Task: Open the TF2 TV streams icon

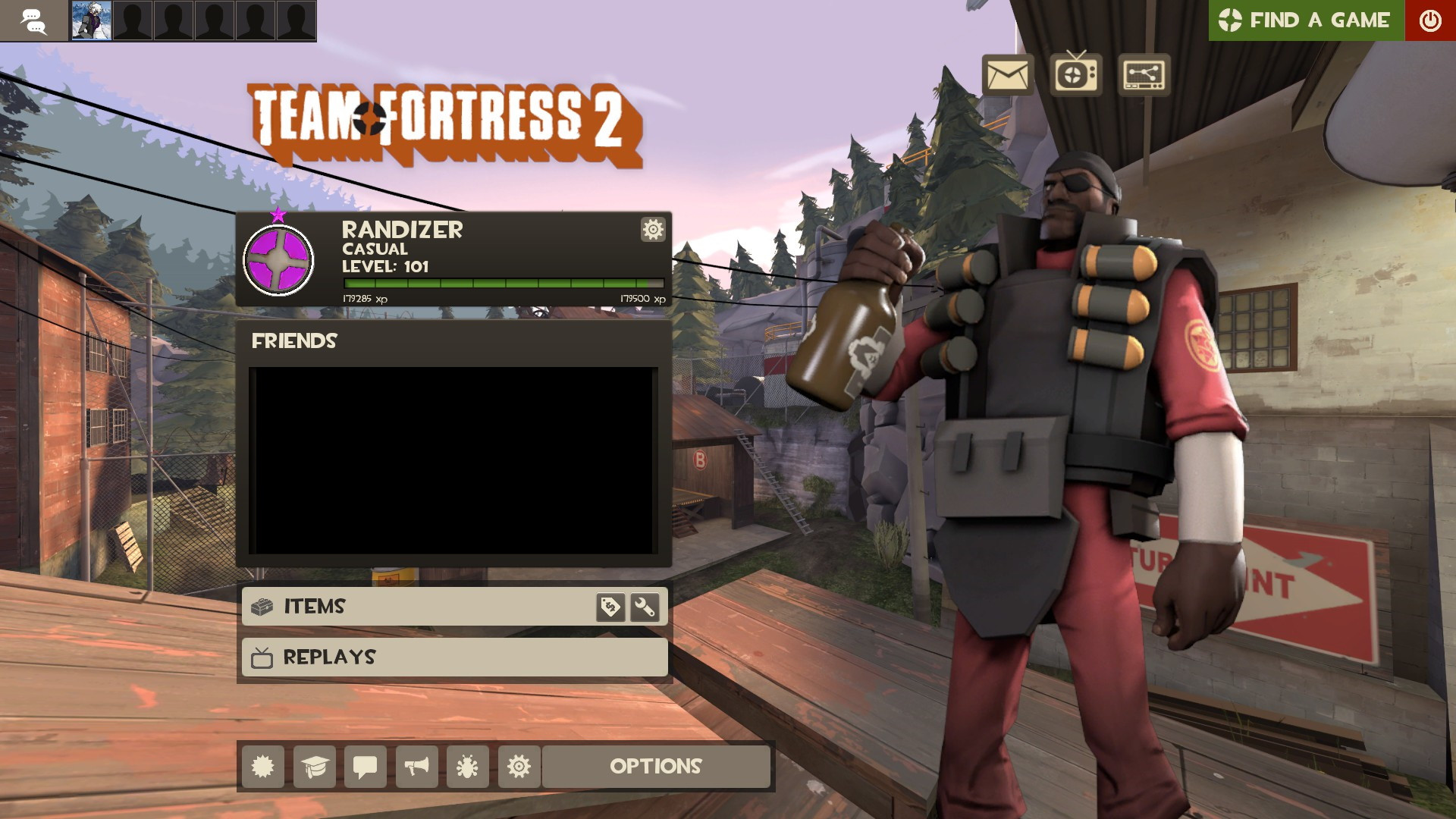Action: 1074,75
